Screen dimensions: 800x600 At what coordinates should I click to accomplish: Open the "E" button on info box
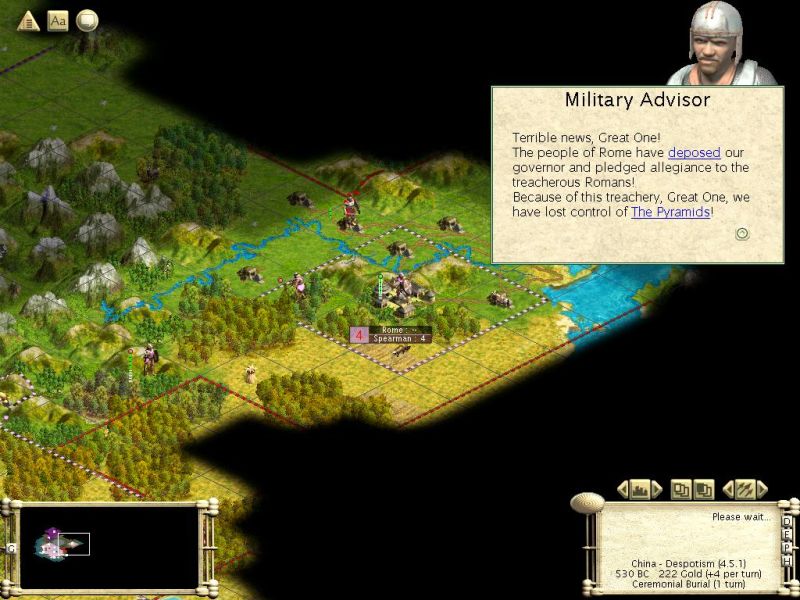tap(787, 534)
